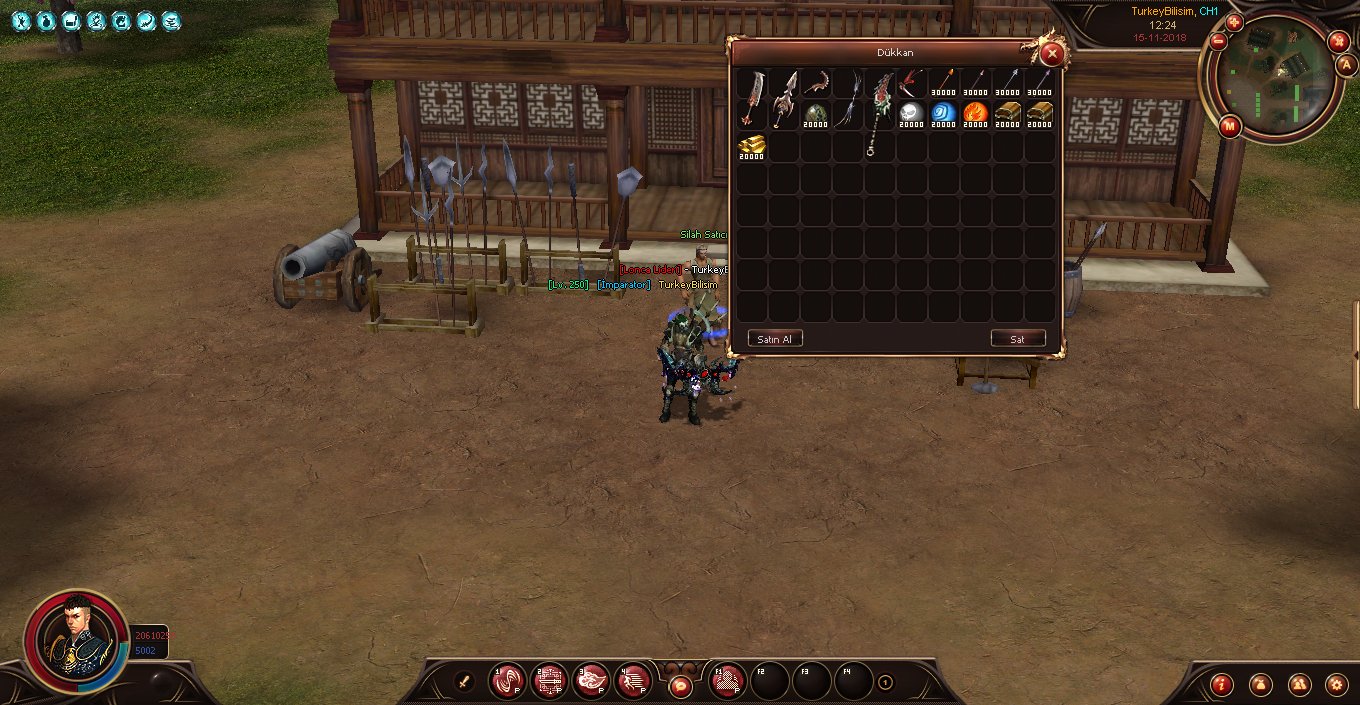This screenshot has width=1360, height=705.
Task: Click the Sat sell button
Action: [x=1017, y=339]
